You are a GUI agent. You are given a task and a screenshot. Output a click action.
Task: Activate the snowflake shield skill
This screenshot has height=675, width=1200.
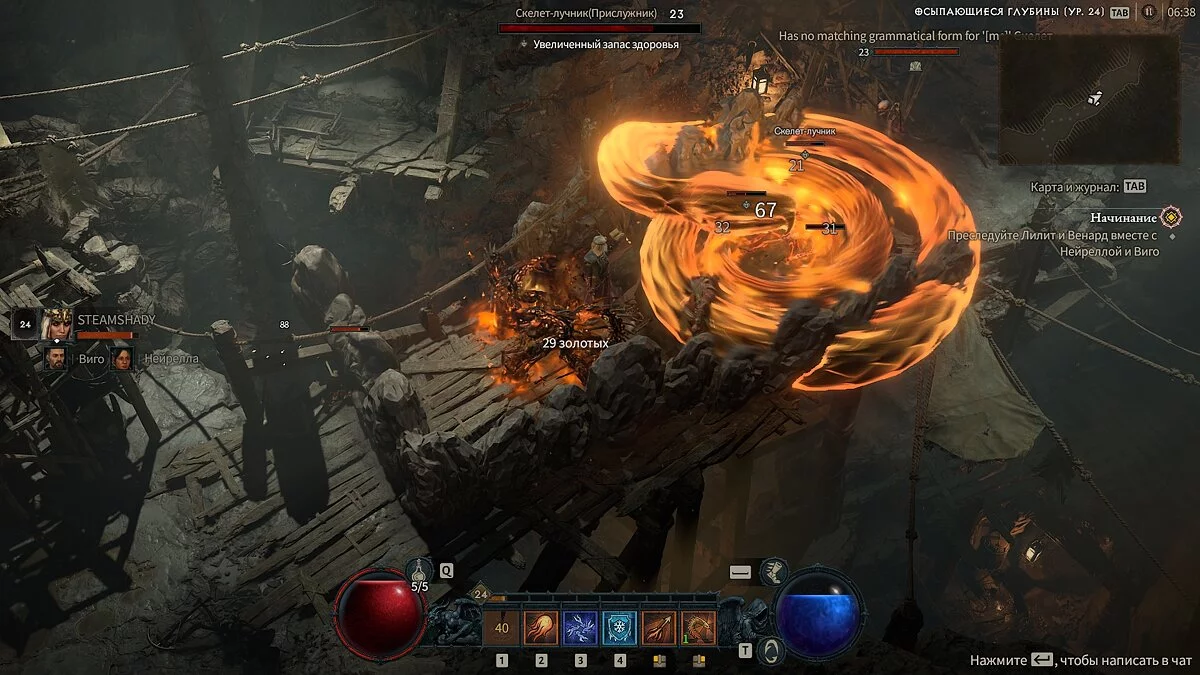click(619, 628)
